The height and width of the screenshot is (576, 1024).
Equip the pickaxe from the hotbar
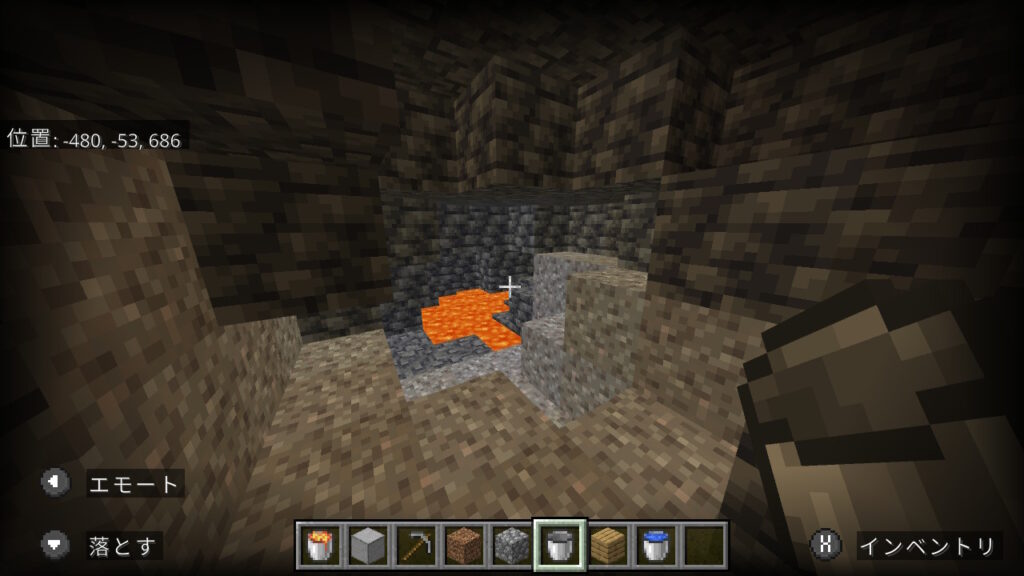click(415, 545)
